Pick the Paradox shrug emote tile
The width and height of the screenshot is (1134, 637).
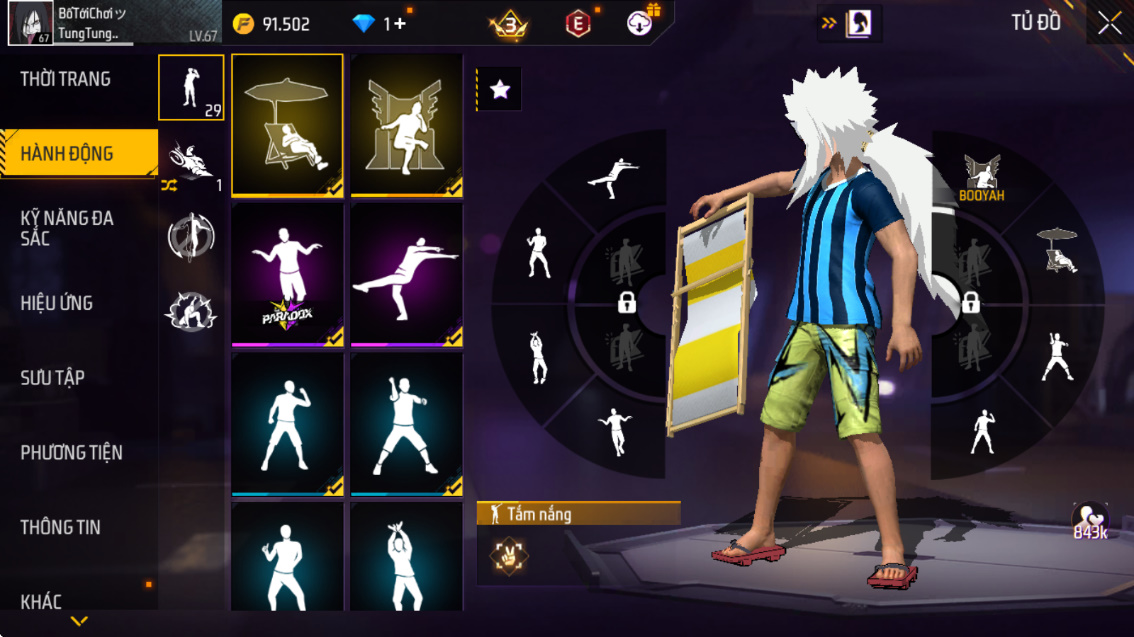click(x=288, y=274)
